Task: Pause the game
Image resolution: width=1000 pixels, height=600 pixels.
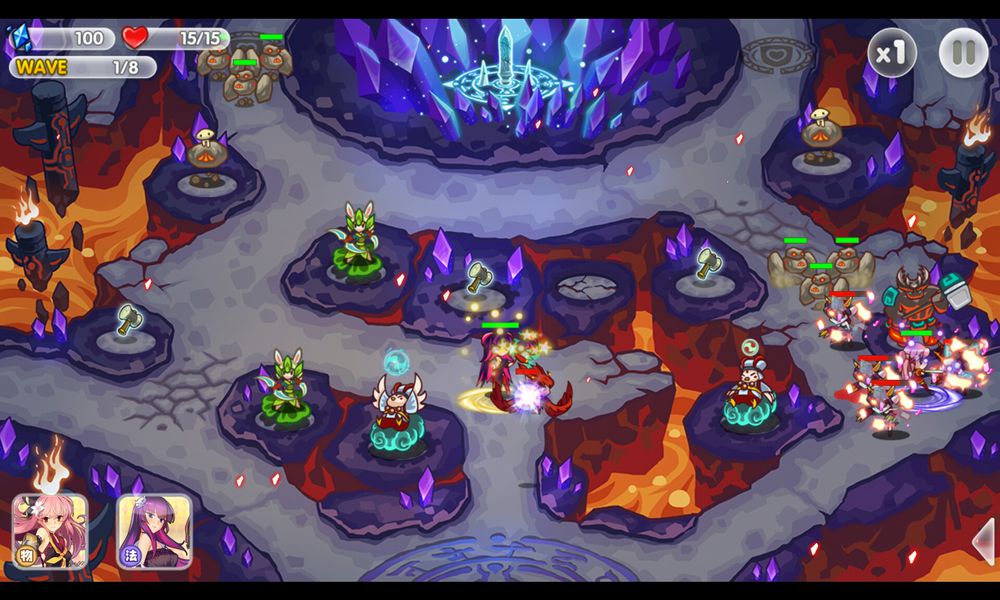Action: tap(963, 53)
